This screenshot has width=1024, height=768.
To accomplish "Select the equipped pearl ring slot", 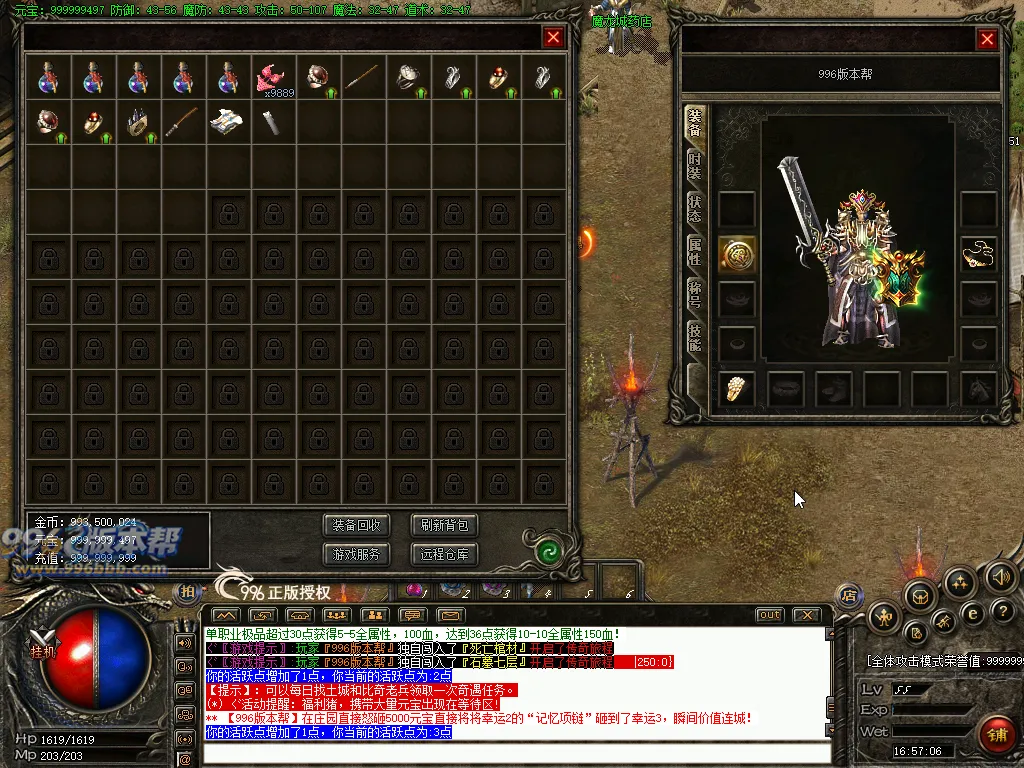I will pos(737,388).
